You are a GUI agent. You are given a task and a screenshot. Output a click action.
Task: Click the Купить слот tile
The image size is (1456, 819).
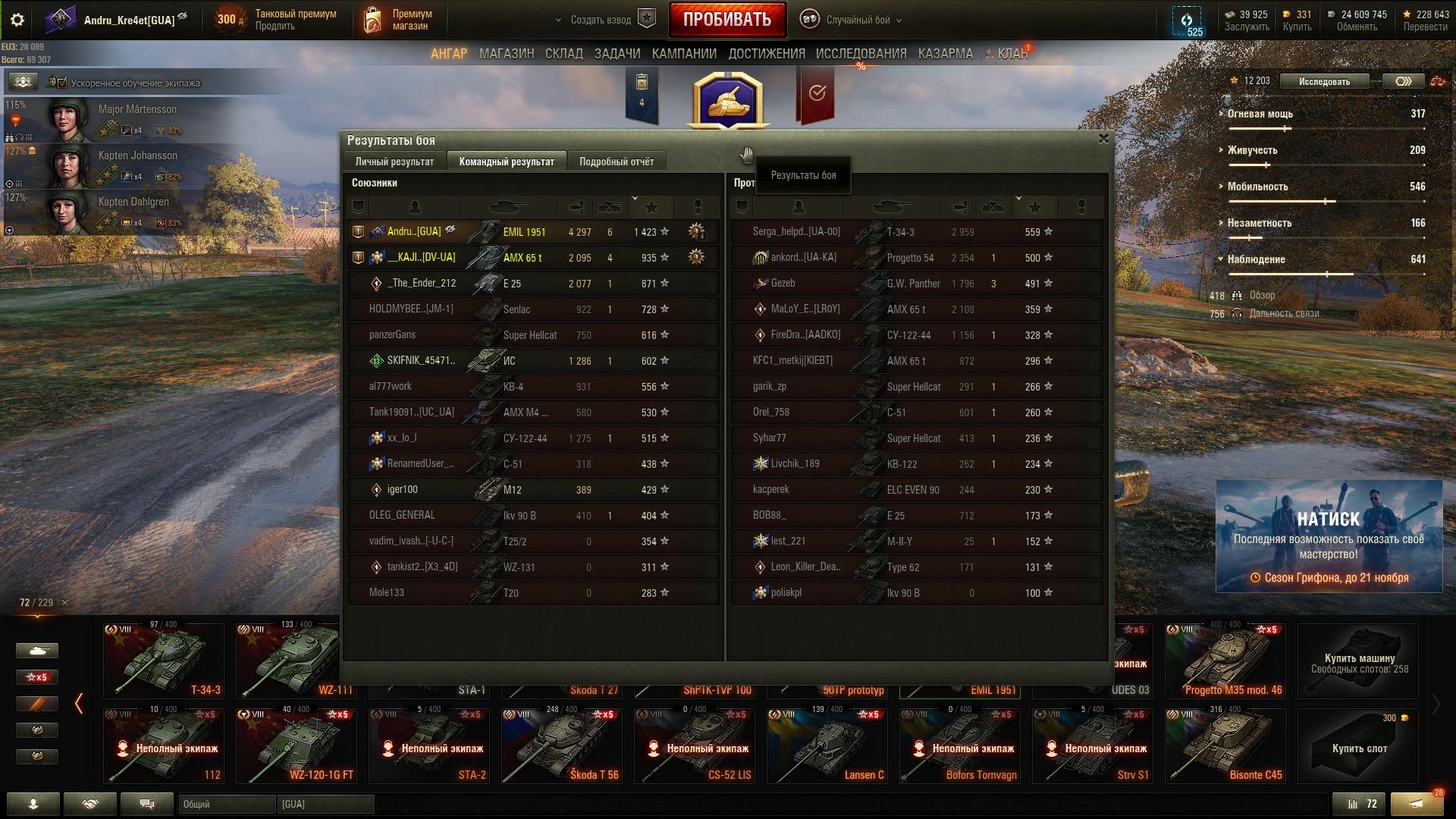pos(1358,745)
